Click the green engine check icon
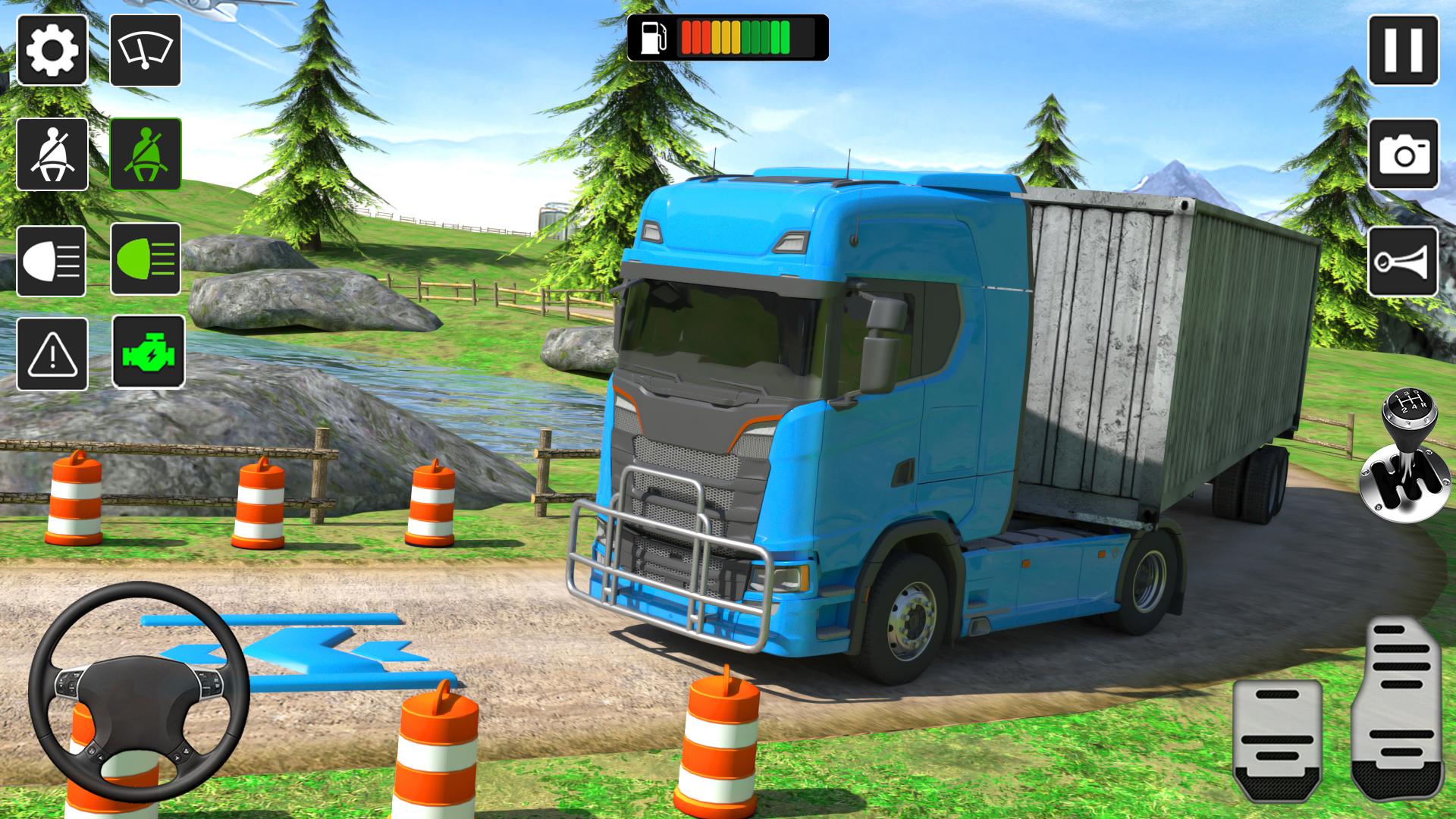 click(149, 353)
